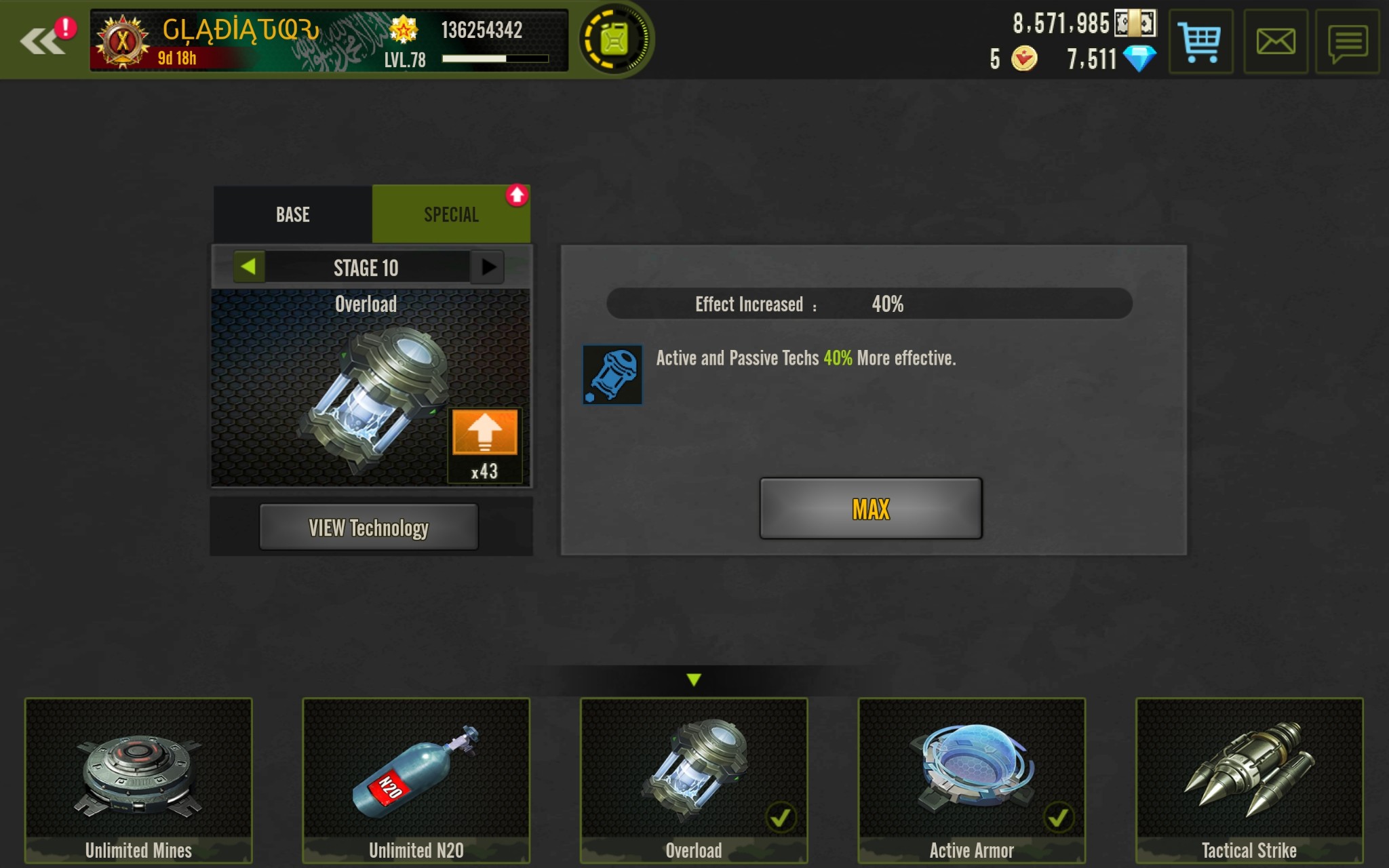The height and width of the screenshot is (868, 1389).
Task: Select the Unlimited Mines tech
Action: (x=138, y=780)
